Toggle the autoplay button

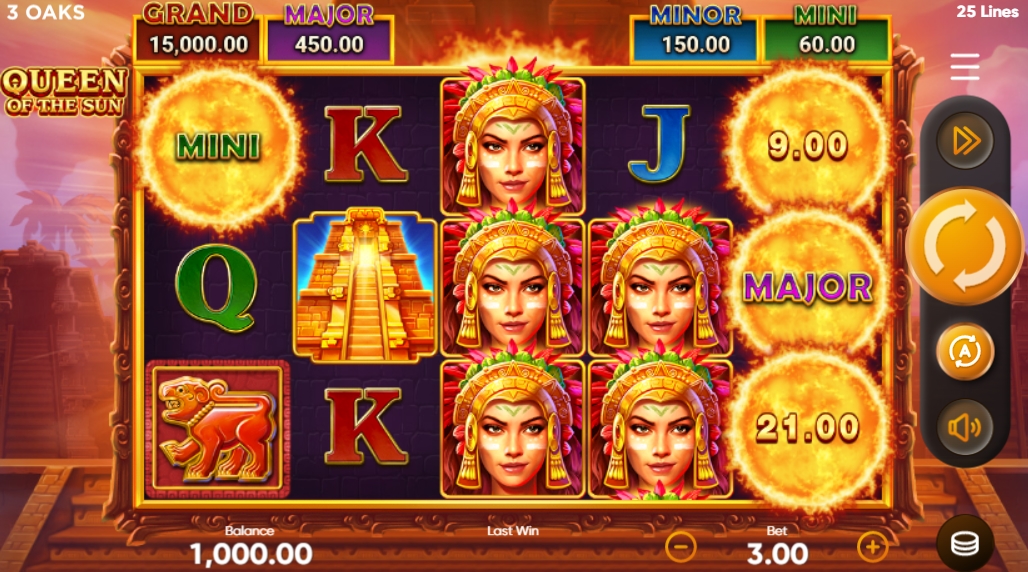pyautogui.click(x=965, y=351)
